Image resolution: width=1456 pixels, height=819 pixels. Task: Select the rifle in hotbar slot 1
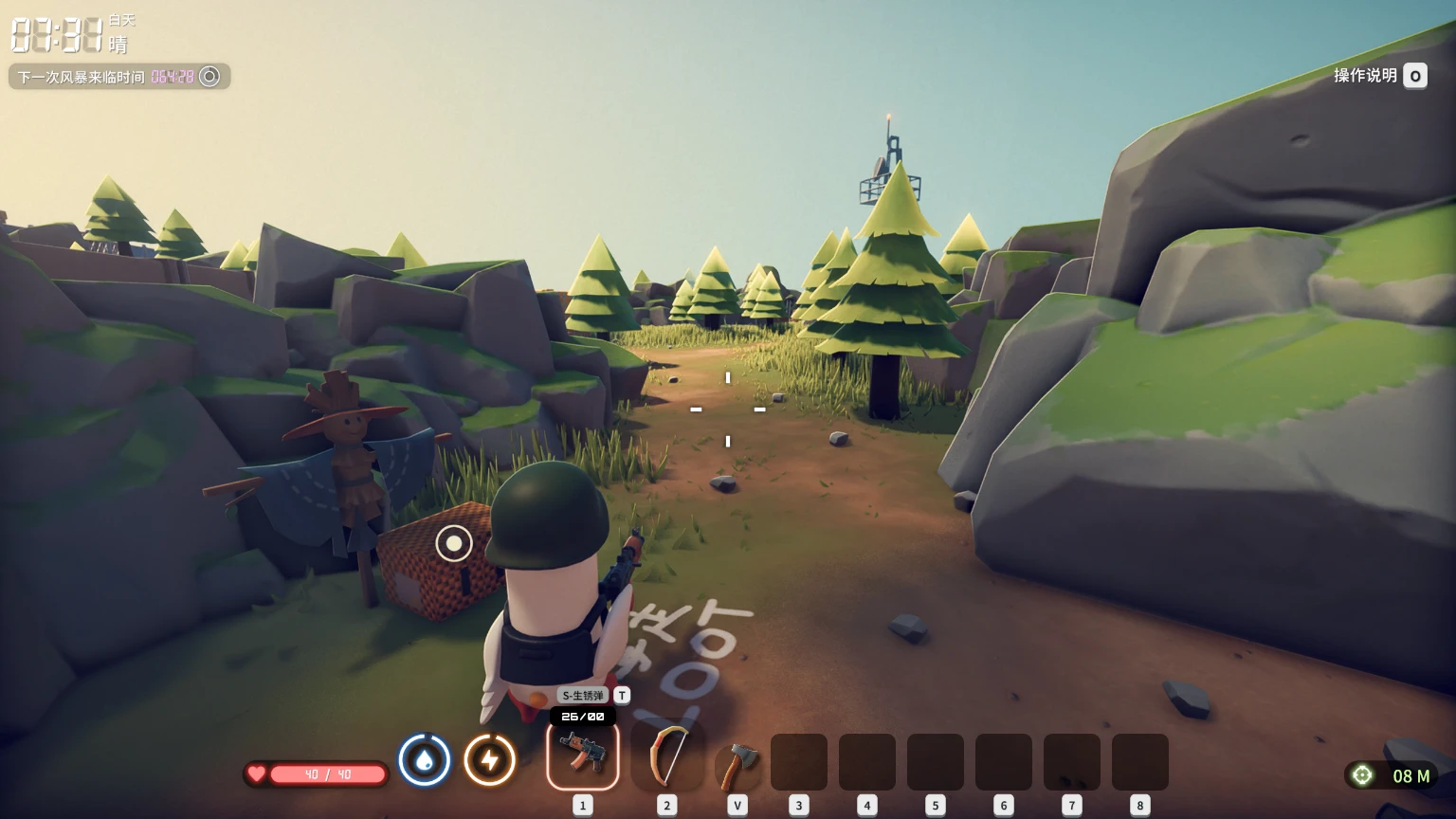[x=582, y=755]
